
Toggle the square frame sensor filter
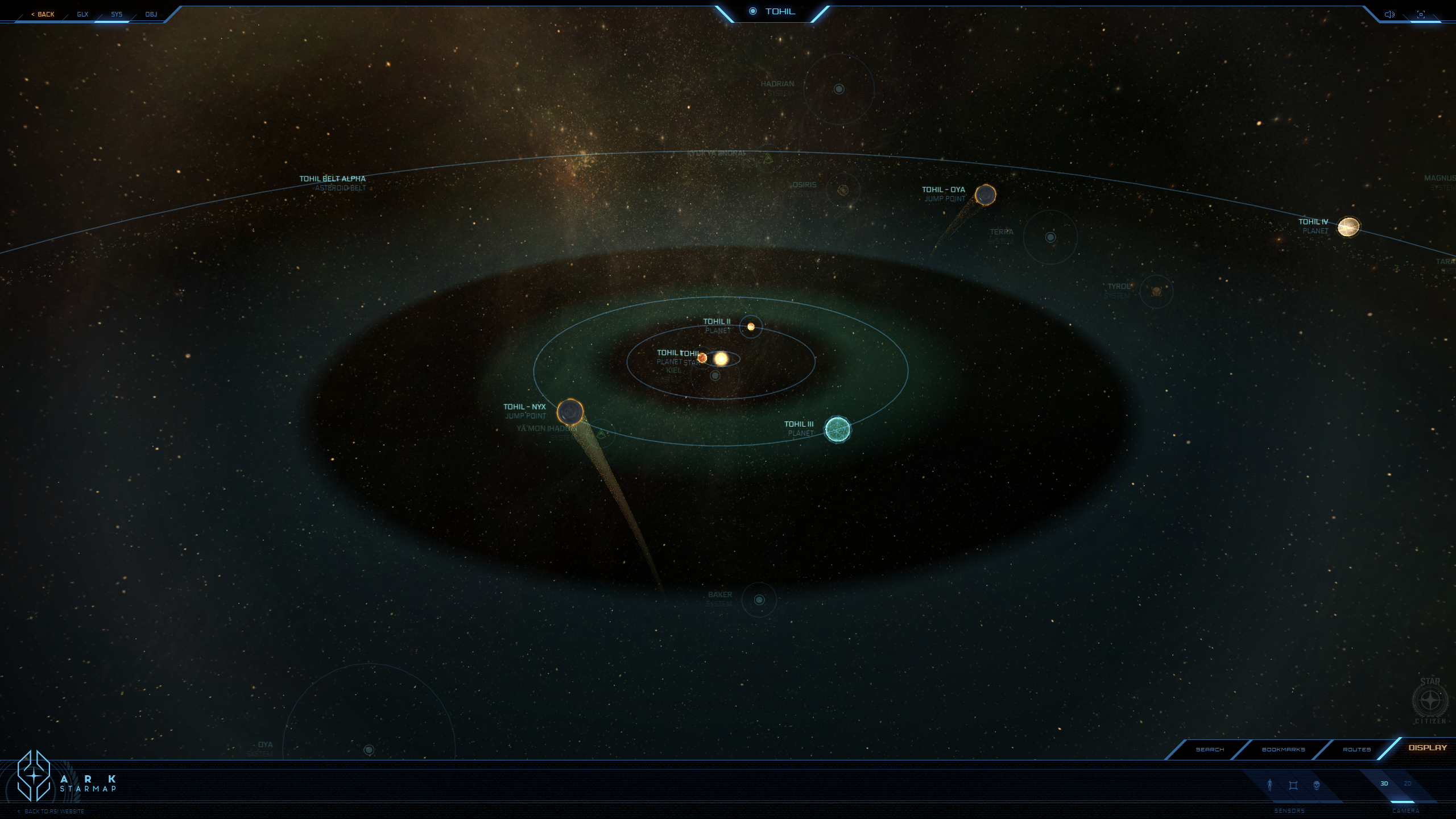[x=1293, y=785]
